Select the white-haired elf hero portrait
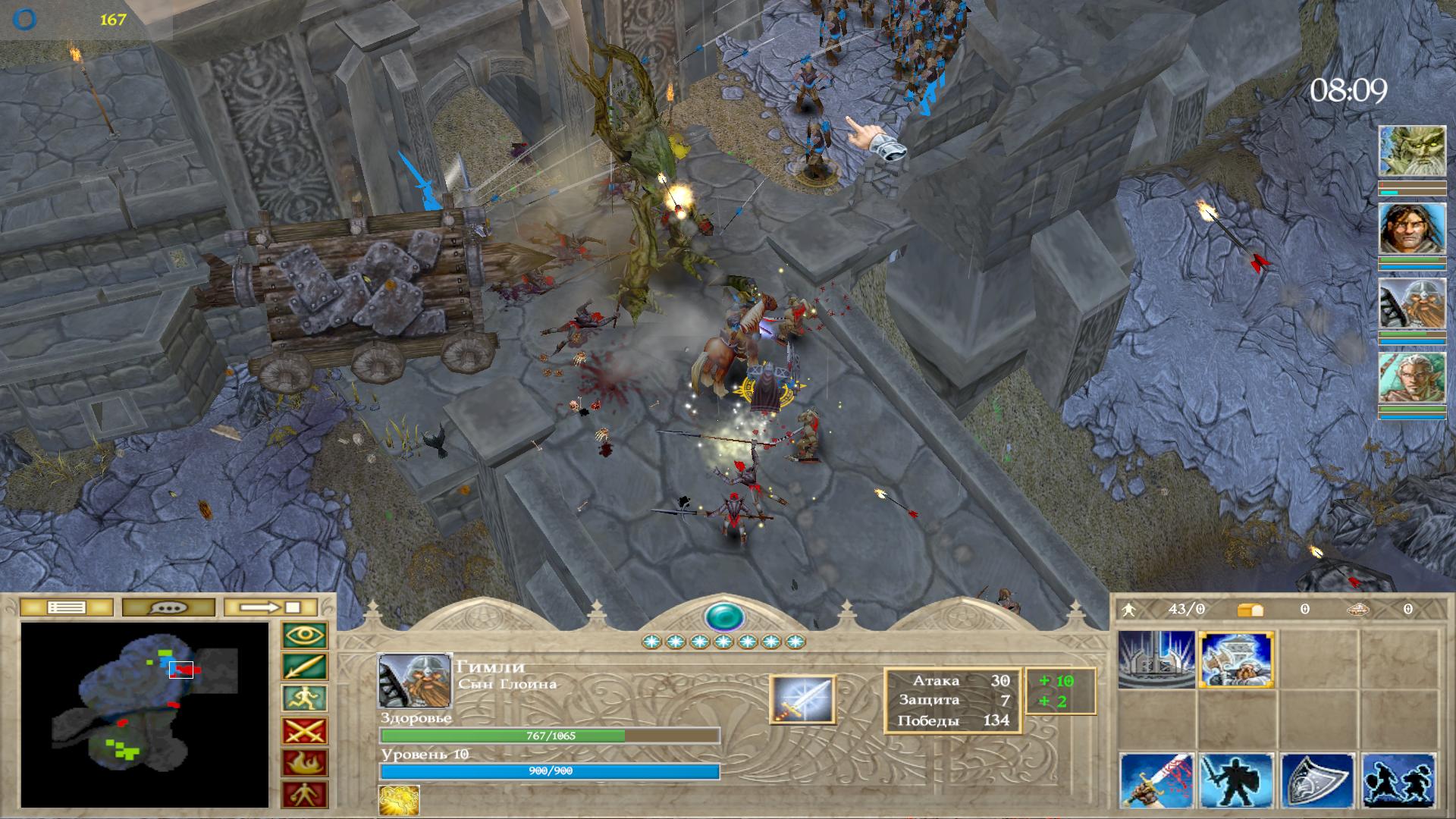 1411,378
